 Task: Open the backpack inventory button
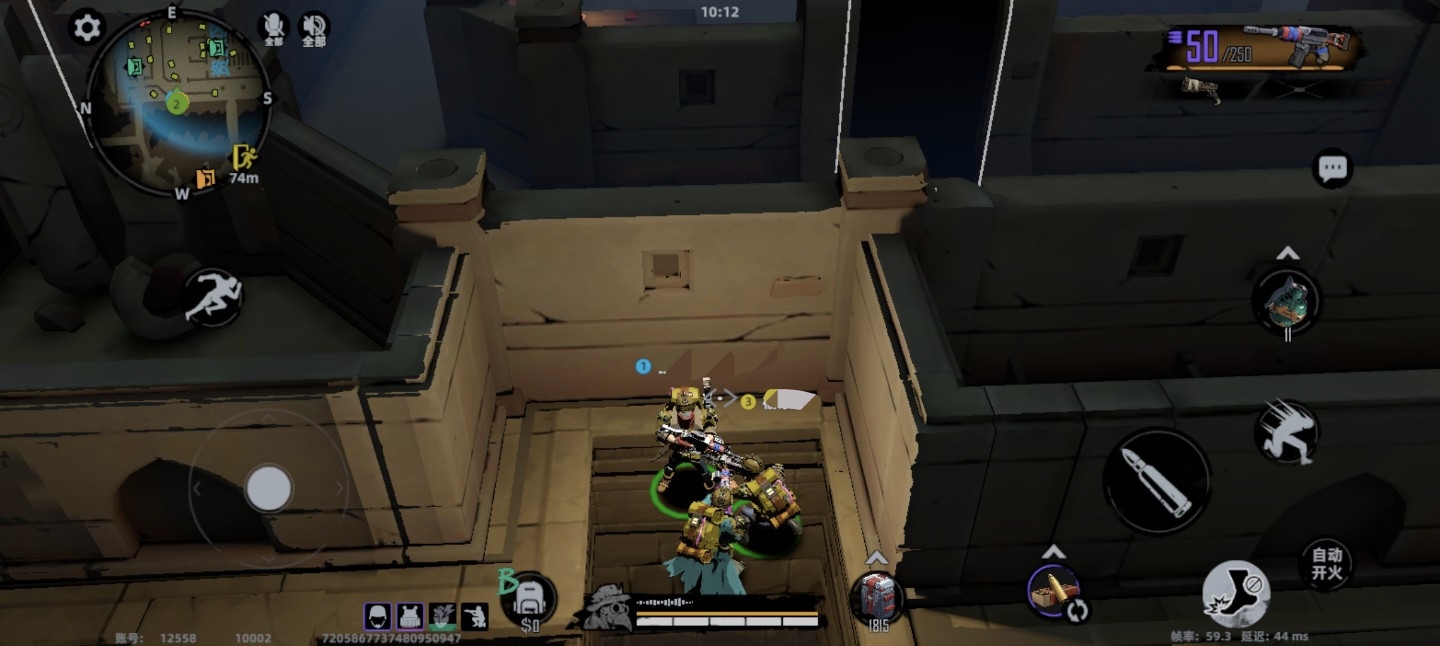click(x=530, y=601)
